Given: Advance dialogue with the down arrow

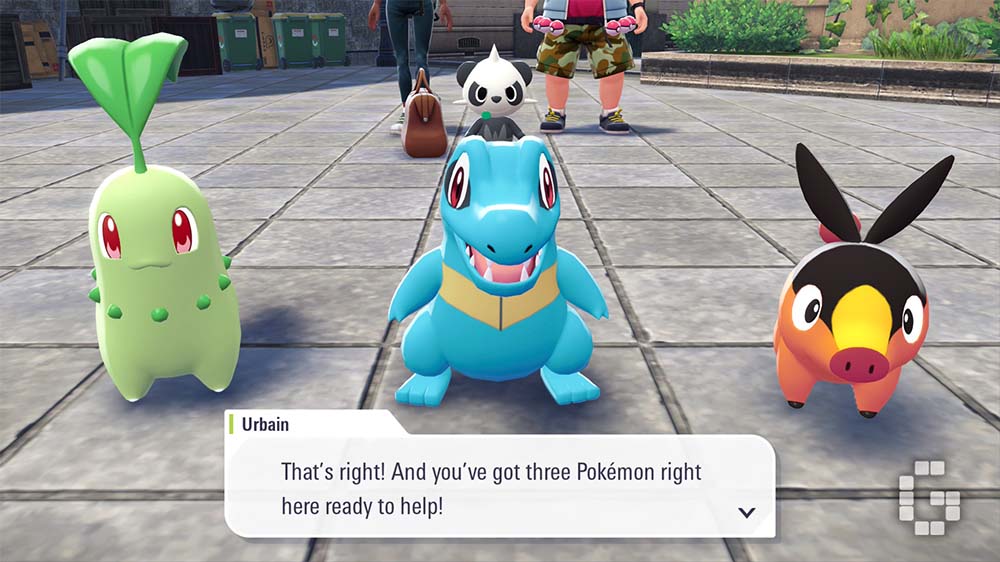Looking at the screenshot, I should [745, 513].
